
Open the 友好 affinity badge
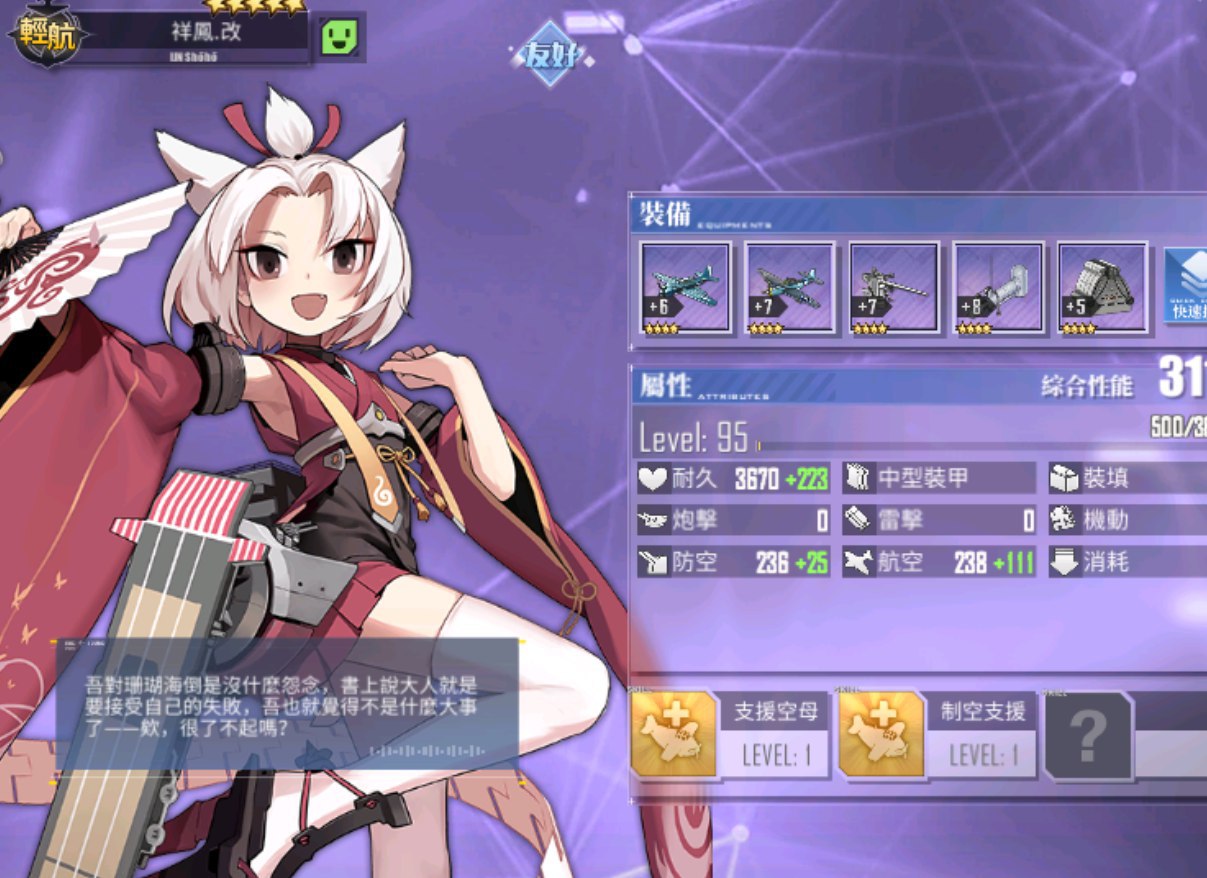click(551, 55)
